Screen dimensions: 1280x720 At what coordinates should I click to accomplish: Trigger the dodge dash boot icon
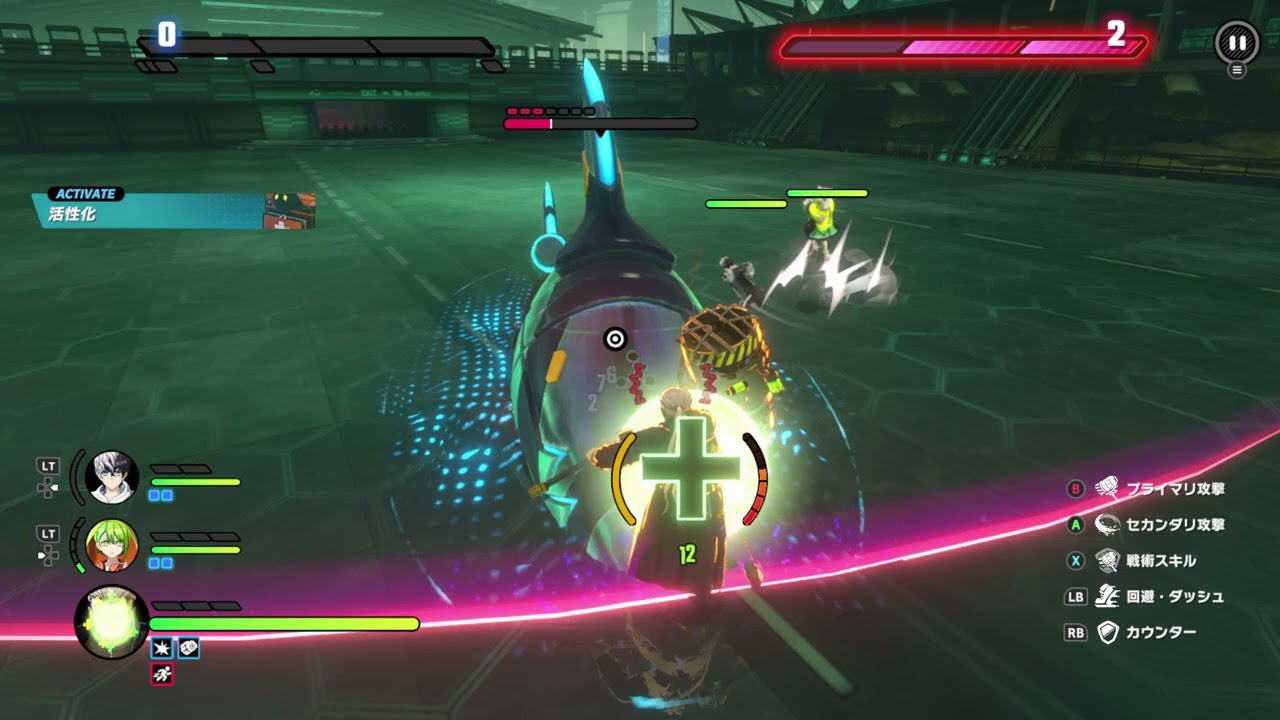[1107, 596]
